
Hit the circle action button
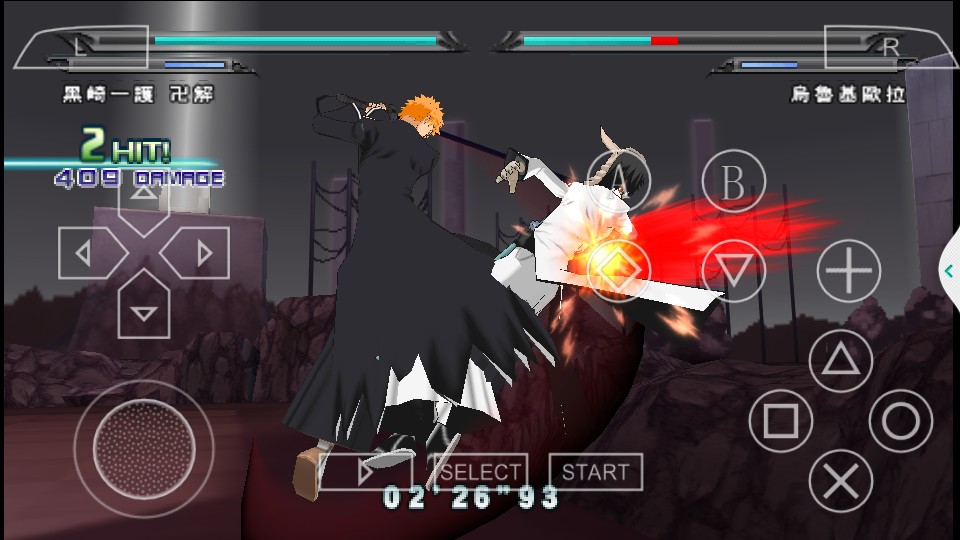[x=900, y=421]
